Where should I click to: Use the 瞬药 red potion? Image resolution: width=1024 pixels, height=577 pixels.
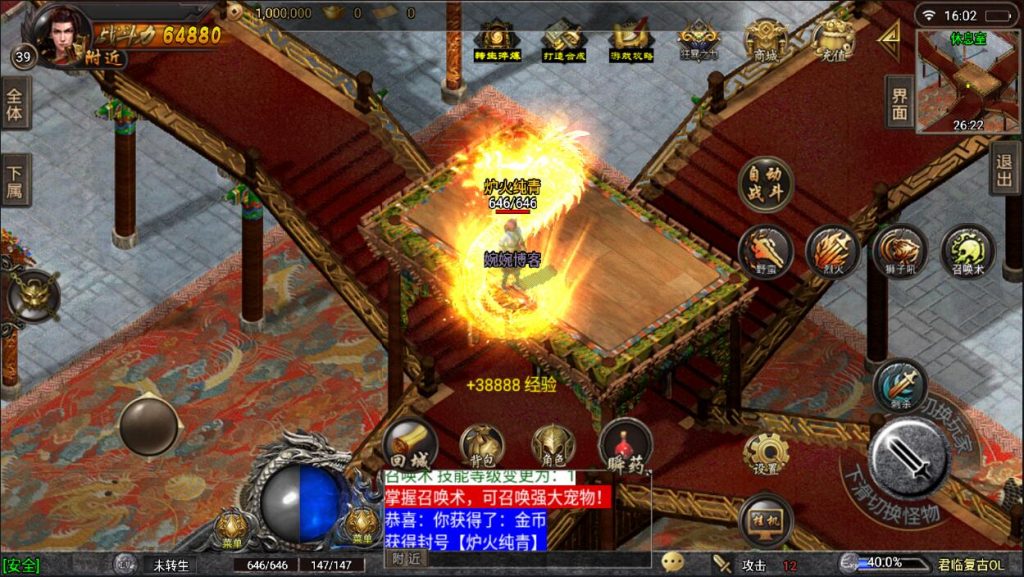point(625,446)
